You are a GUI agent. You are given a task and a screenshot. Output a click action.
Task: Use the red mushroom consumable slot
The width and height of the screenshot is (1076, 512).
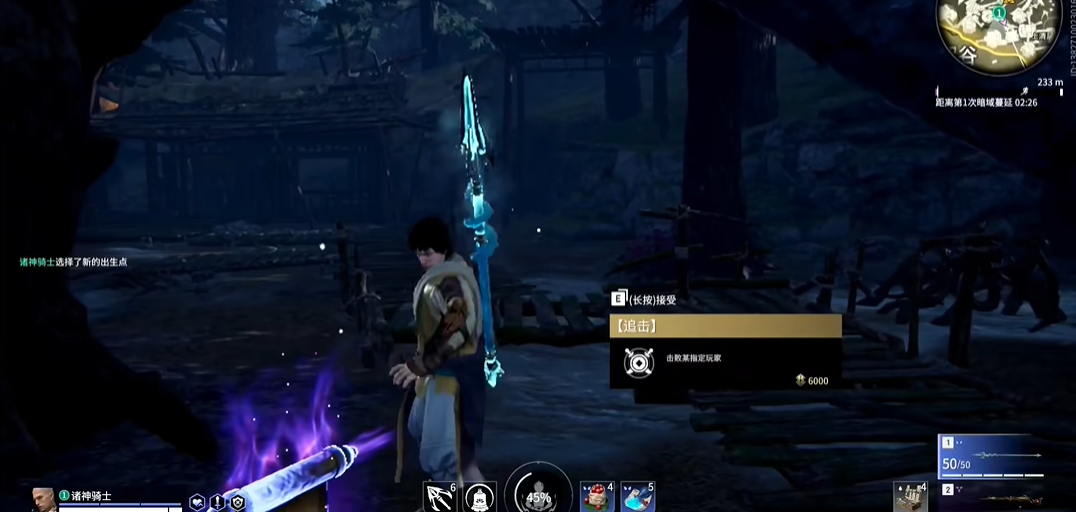pyautogui.click(x=597, y=497)
